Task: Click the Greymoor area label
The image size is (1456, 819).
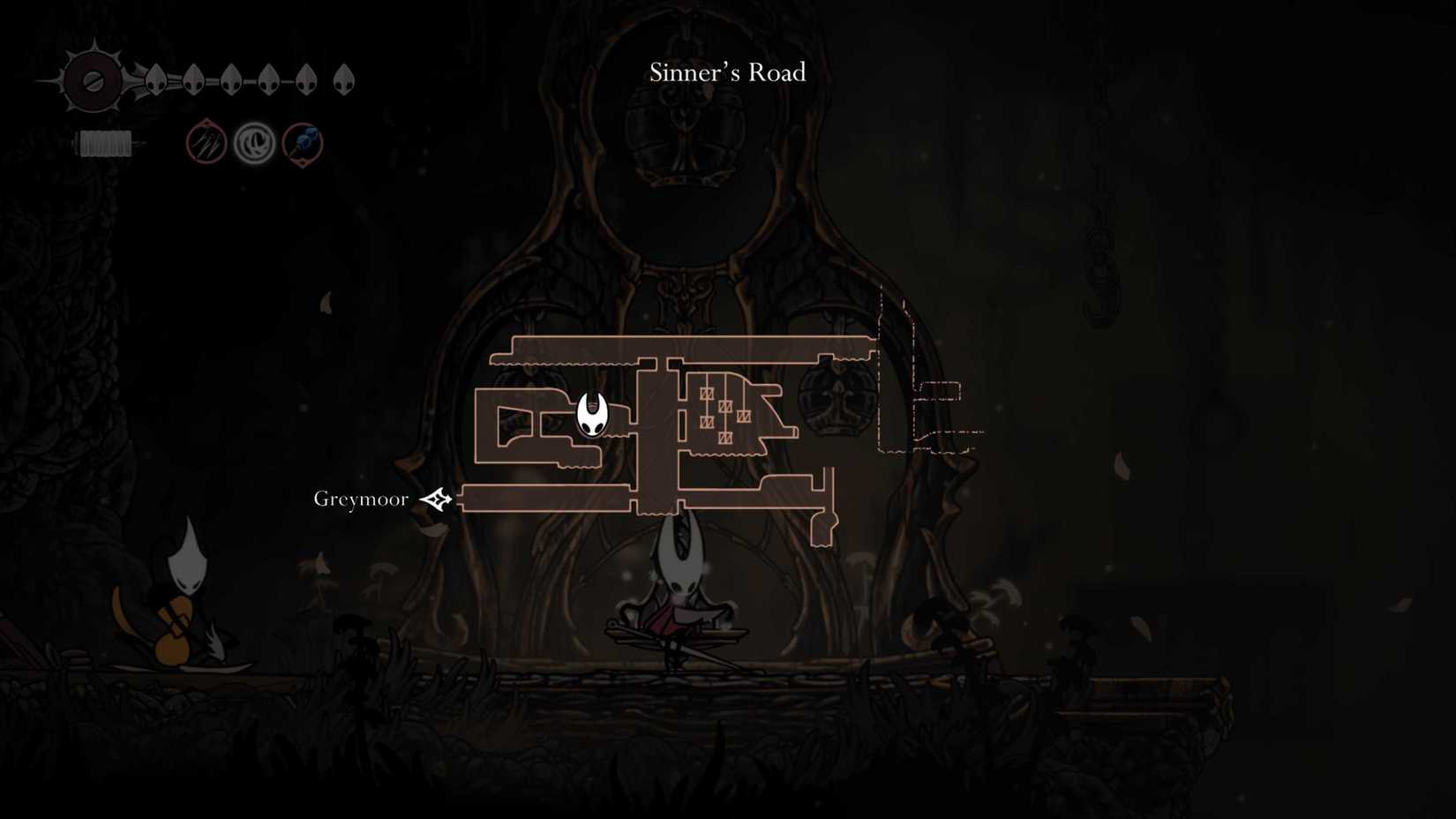Action: pos(360,498)
